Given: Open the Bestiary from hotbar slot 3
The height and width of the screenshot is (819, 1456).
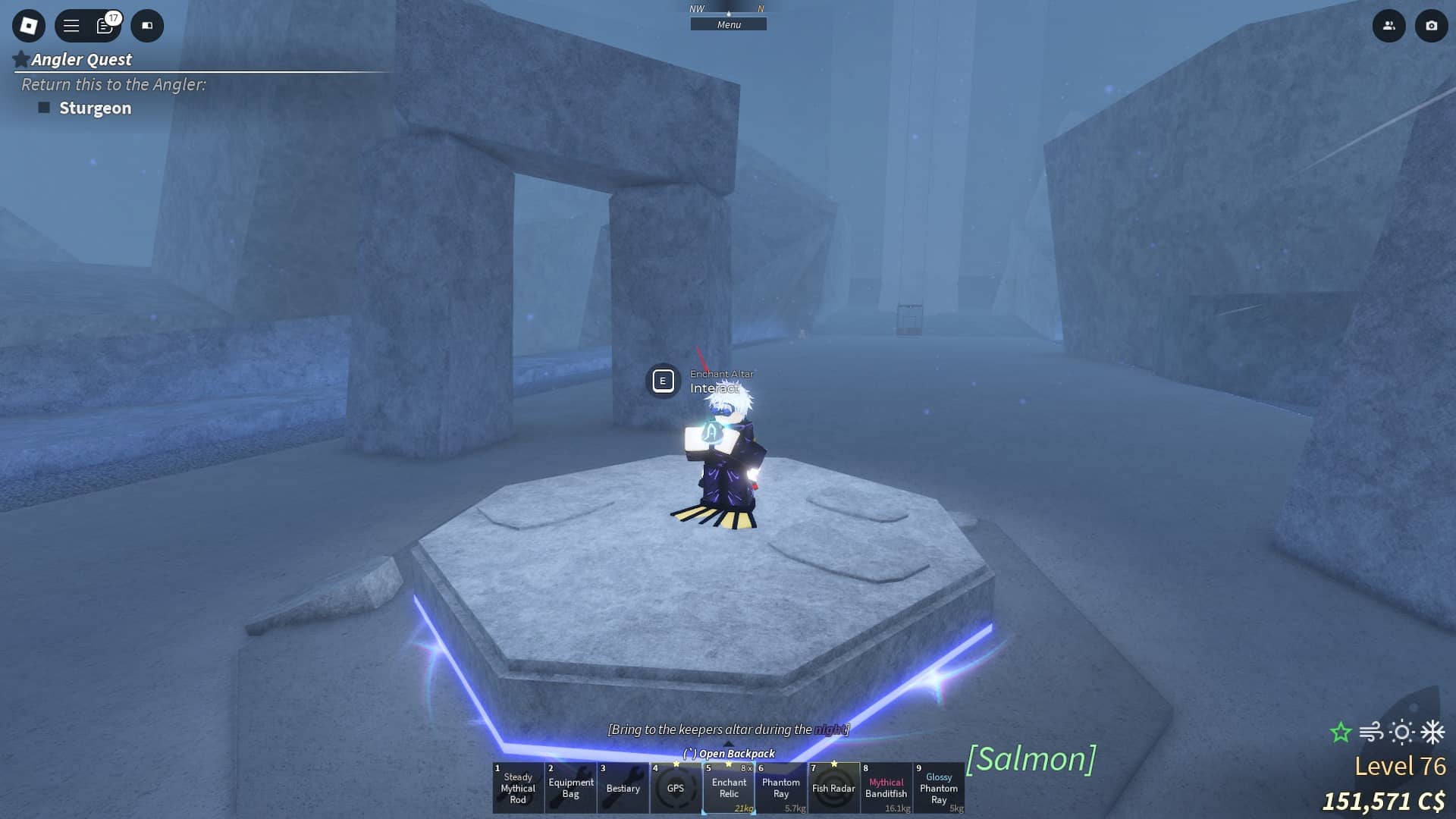Looking at the screenshot, I should click(x=623, y=789).
